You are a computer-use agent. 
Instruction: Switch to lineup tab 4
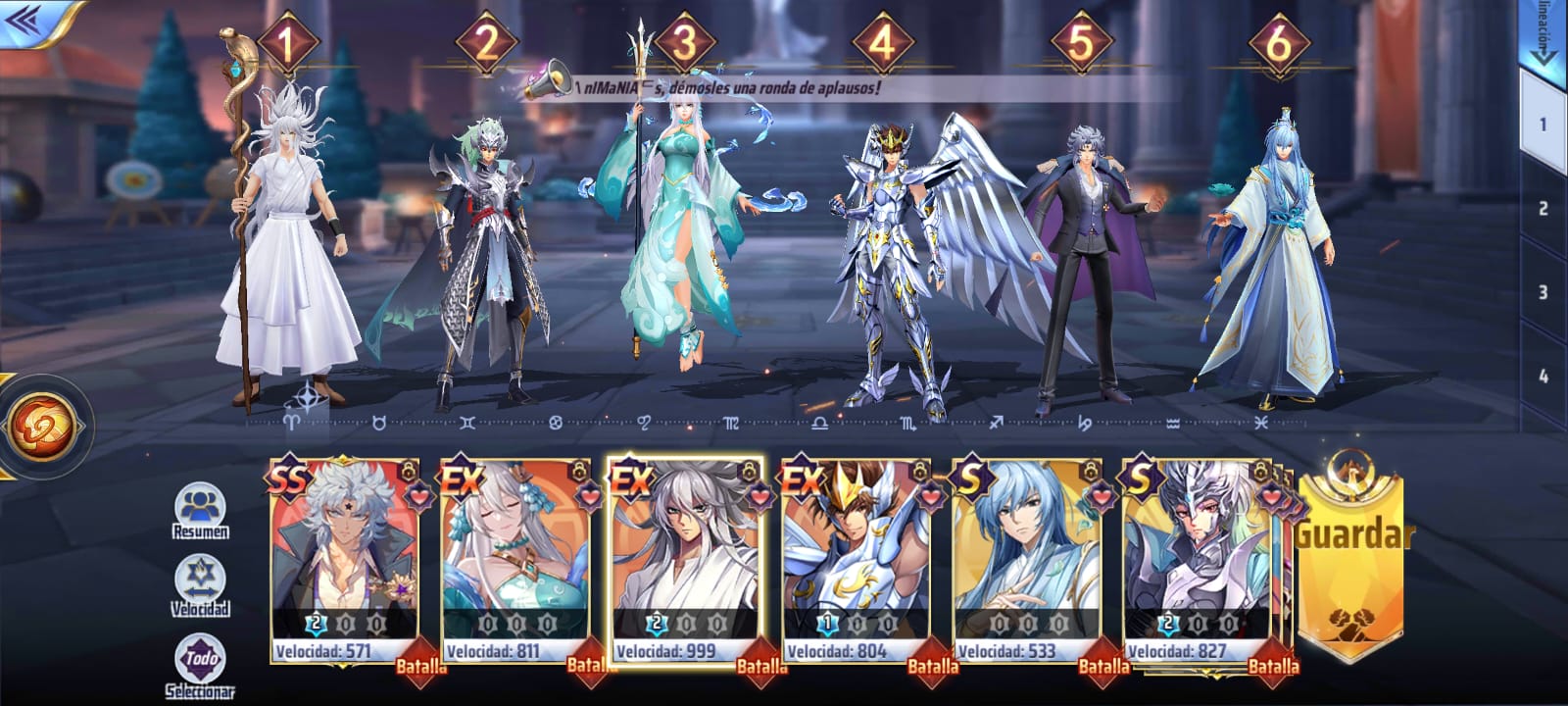point(1543,376)
